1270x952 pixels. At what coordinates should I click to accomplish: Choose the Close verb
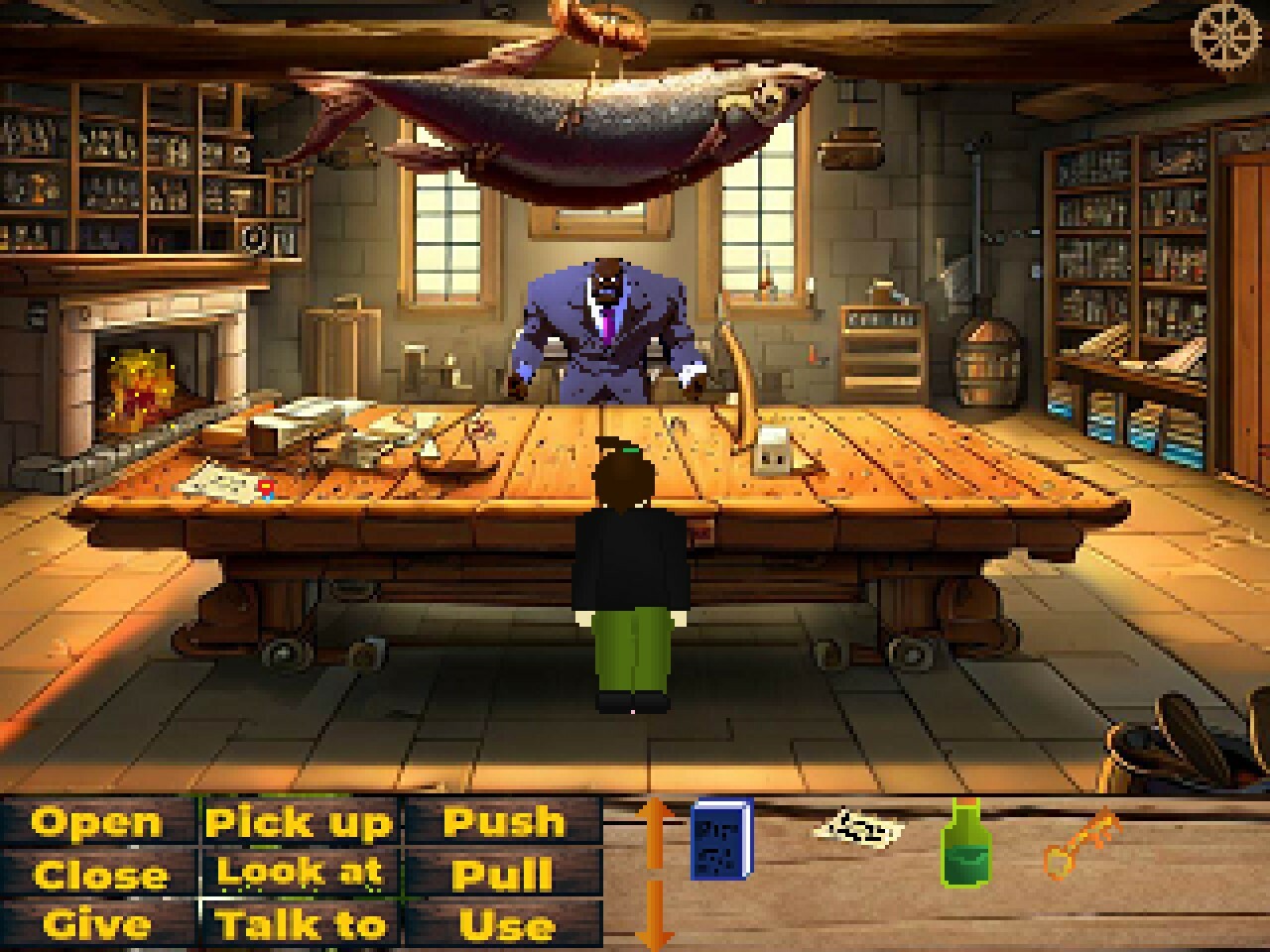pos(99,875)
